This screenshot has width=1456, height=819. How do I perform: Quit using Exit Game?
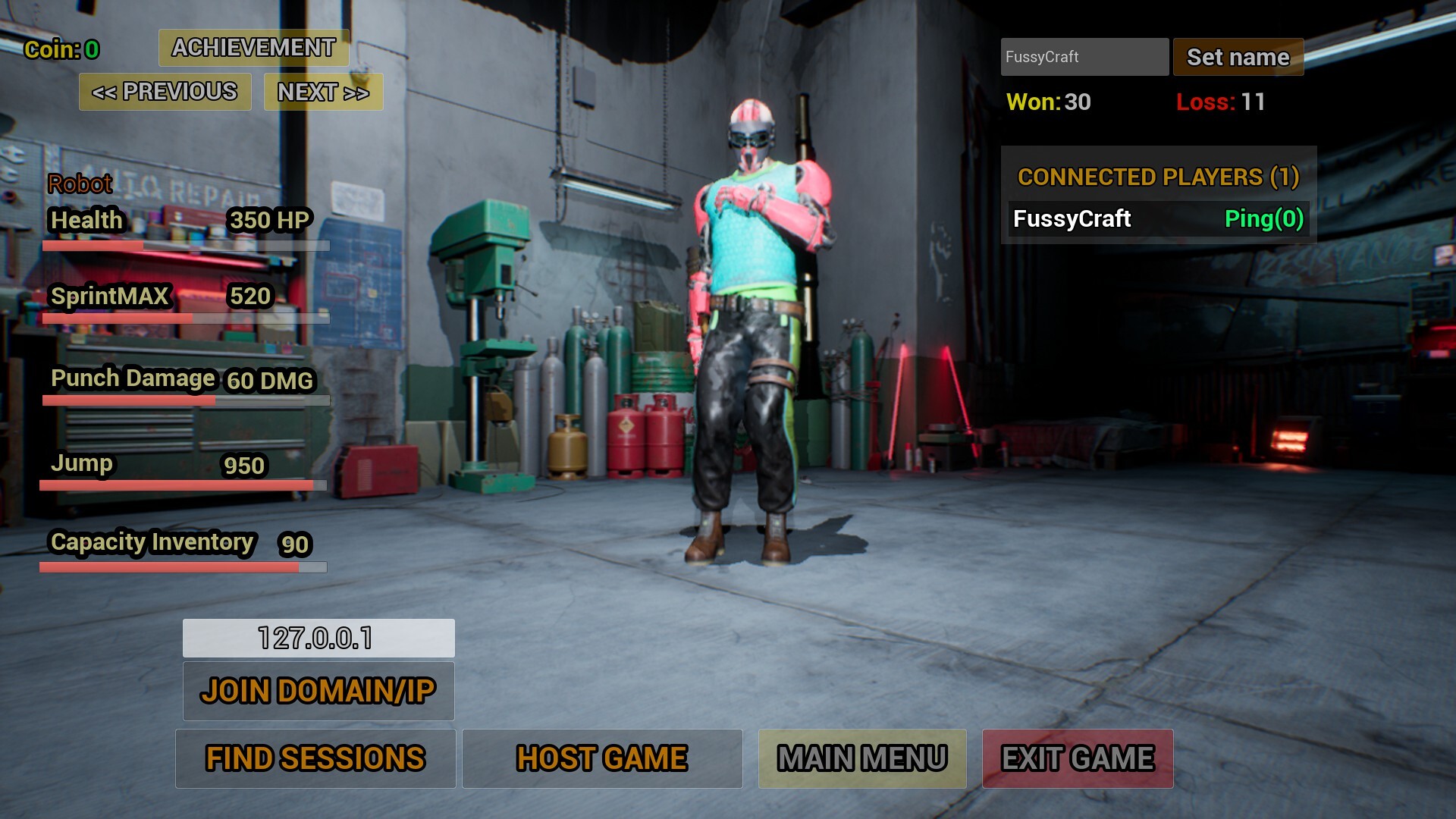[1078, 758]
